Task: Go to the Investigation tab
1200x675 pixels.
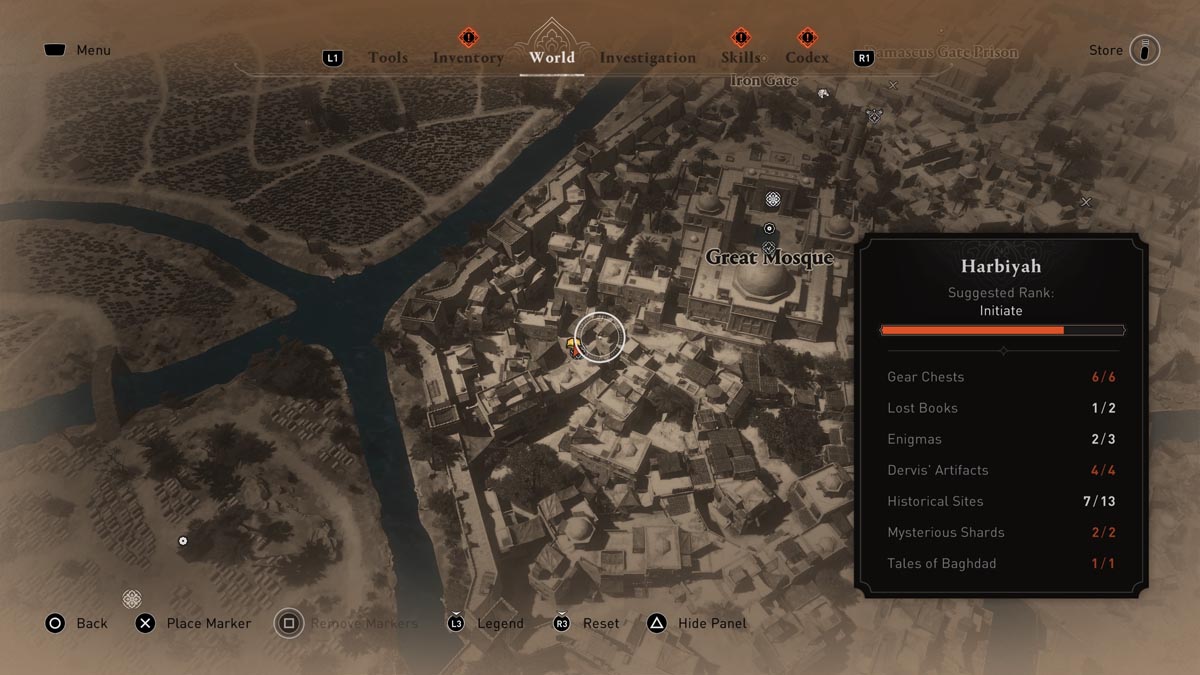Action: point(647,58)
